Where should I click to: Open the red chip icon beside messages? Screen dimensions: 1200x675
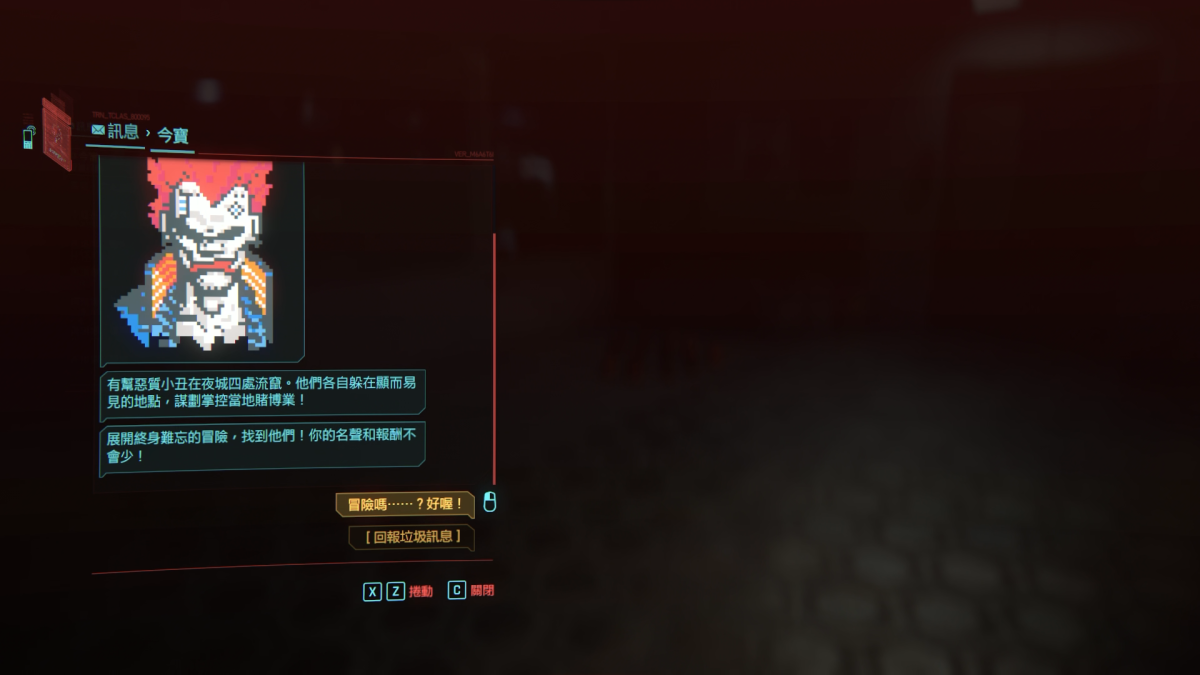[56, 134]
